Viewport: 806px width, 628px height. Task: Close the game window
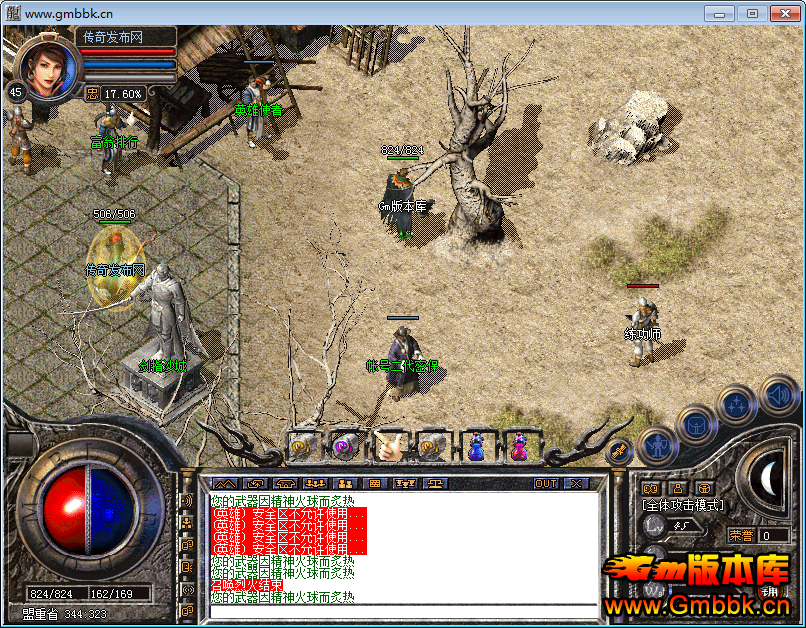786,13
